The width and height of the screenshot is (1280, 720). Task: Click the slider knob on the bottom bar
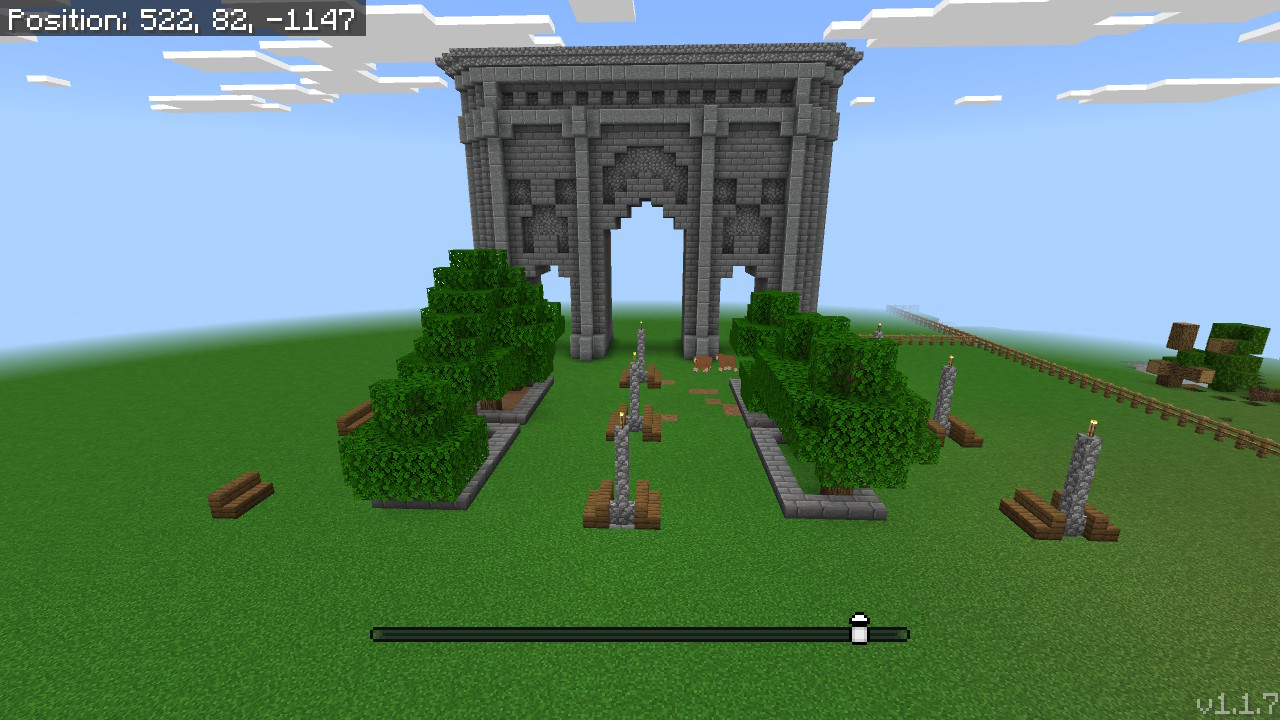pyautogui.click(x=857, y=630)
